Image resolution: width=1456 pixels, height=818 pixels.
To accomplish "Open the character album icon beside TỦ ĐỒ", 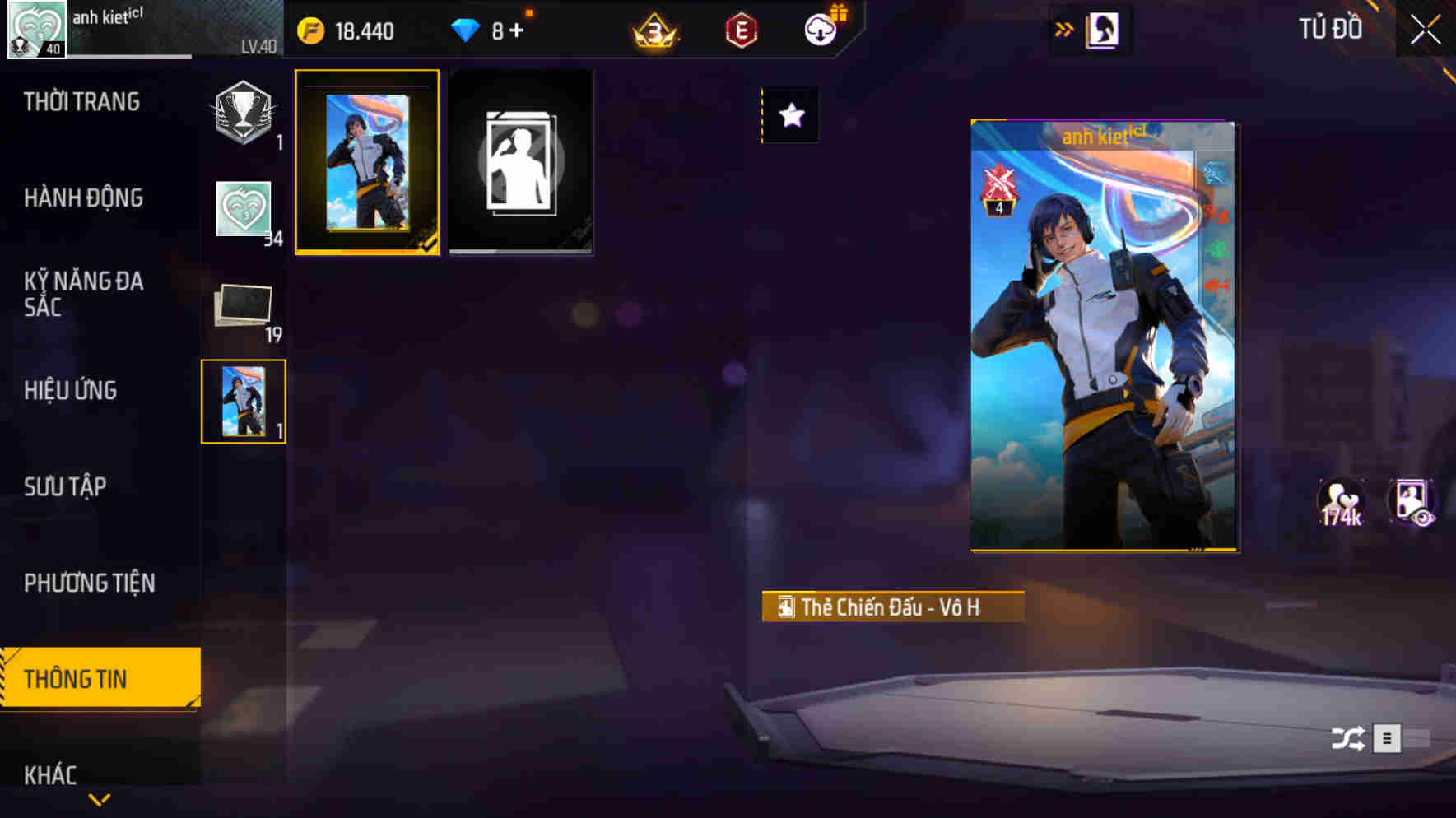I will tap(1104, 30).
